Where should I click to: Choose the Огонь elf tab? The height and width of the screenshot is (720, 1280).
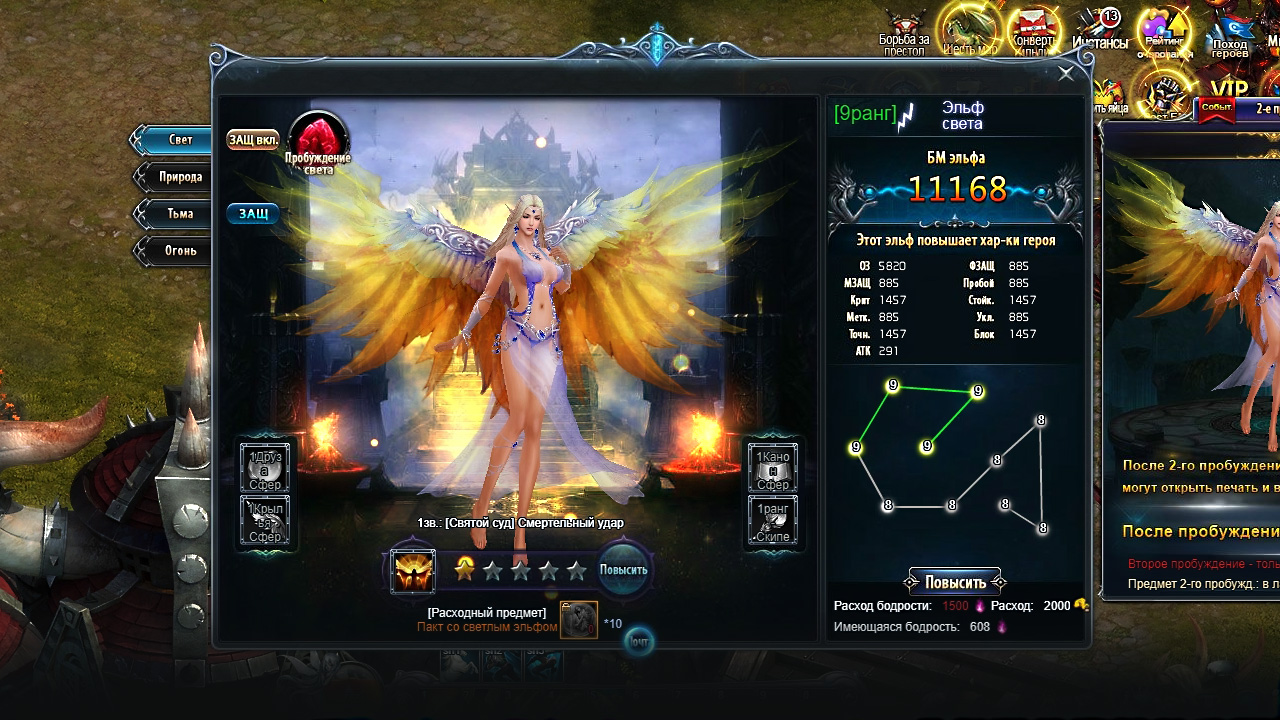[x=176, y=250]
